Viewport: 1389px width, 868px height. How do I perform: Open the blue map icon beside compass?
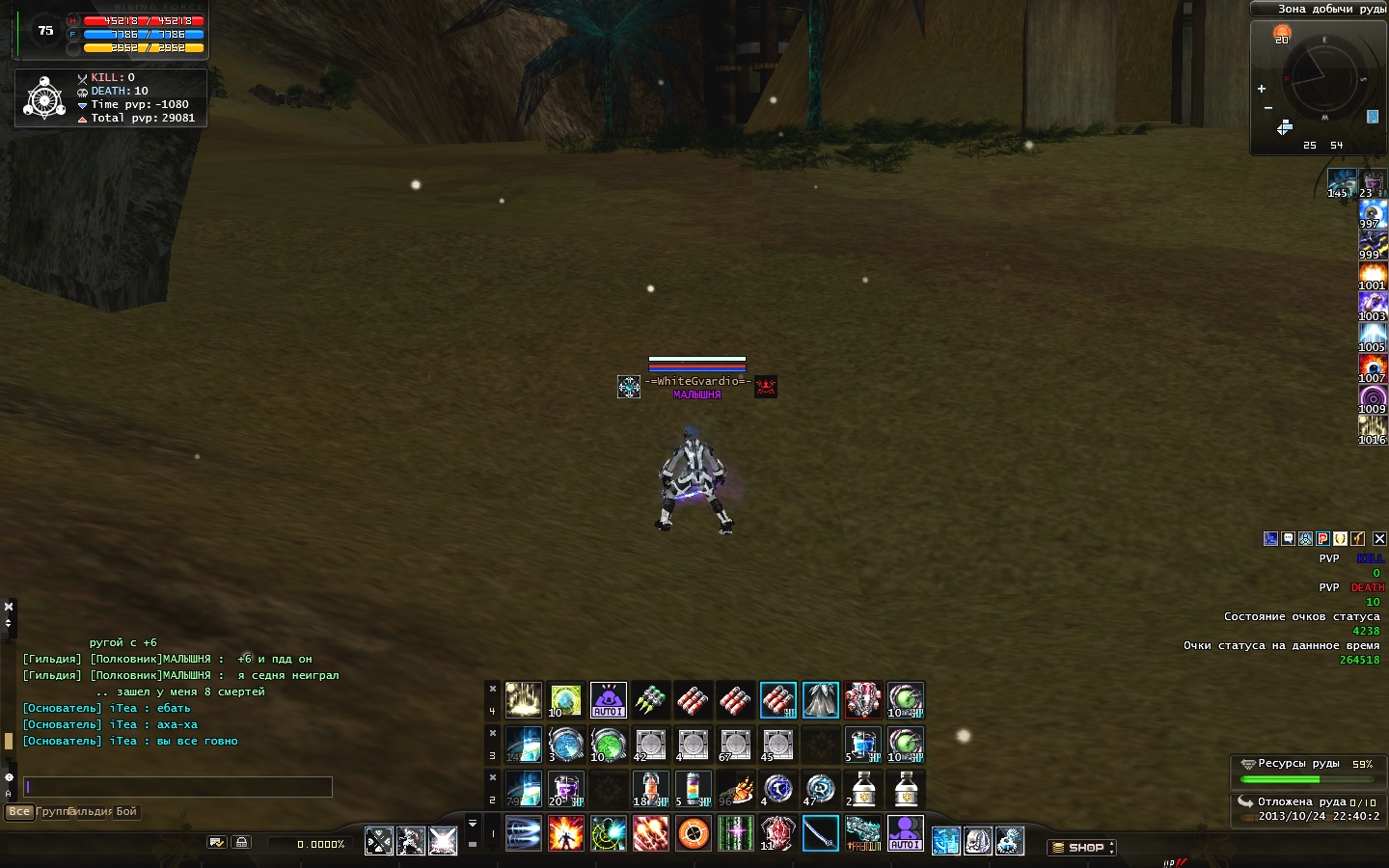point(1373,117)
